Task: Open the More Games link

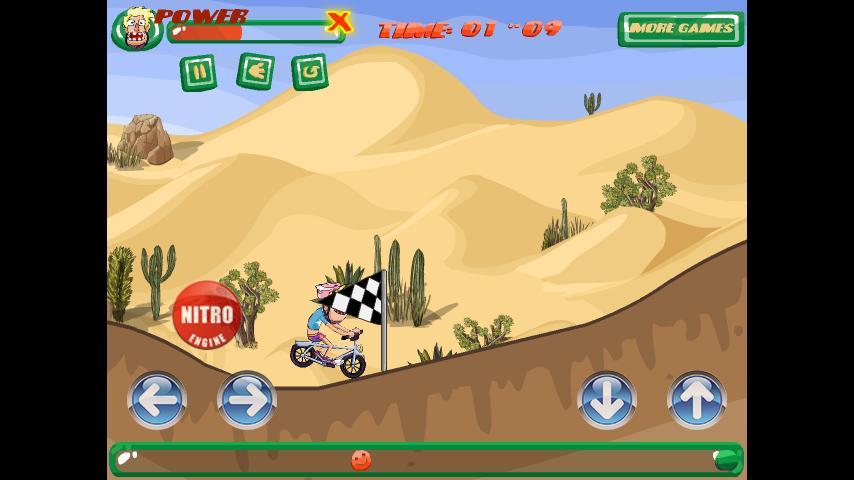Action: coord(681,29)
